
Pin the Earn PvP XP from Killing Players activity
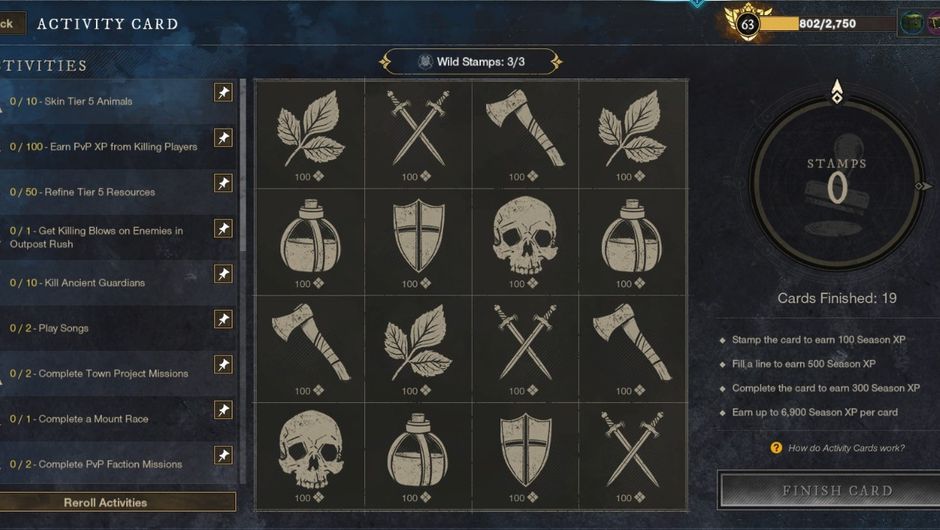pos(223,138)
